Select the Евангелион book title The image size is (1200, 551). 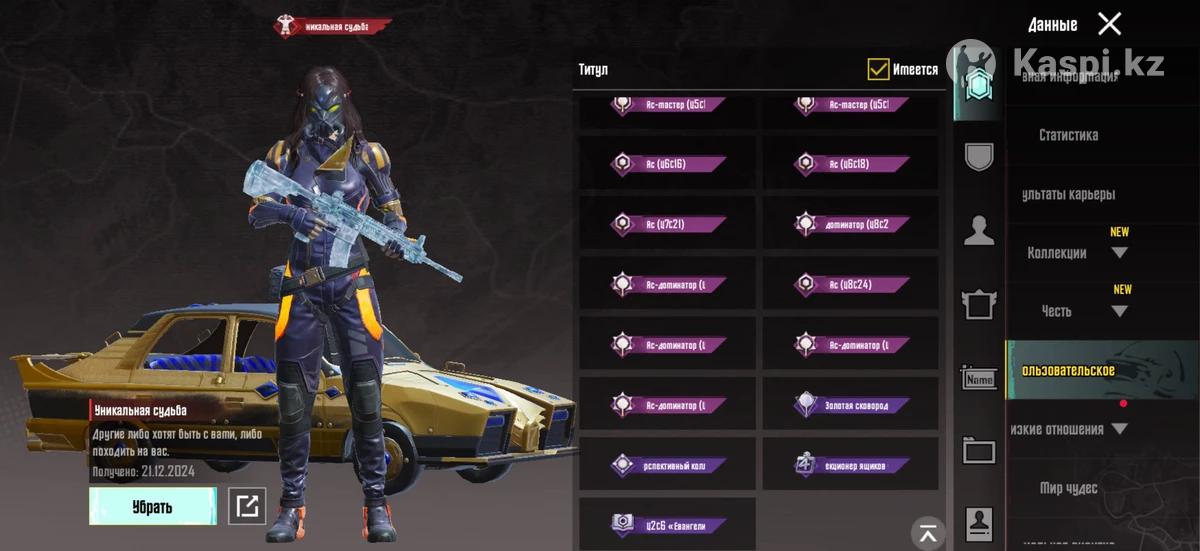click(667, 525)
